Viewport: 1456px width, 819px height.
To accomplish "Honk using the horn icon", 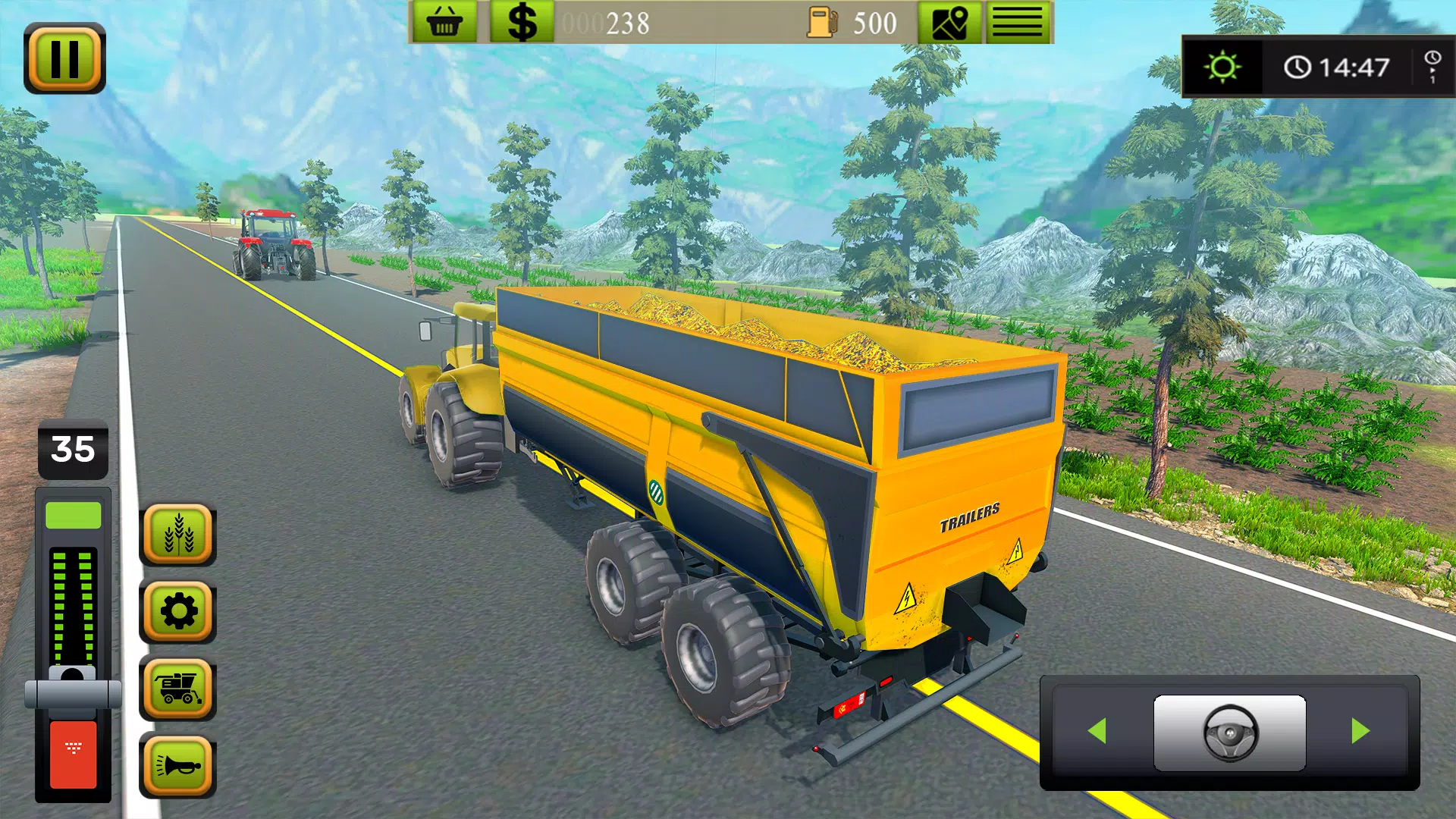I will pyautogui.click(x=177, y=765).
